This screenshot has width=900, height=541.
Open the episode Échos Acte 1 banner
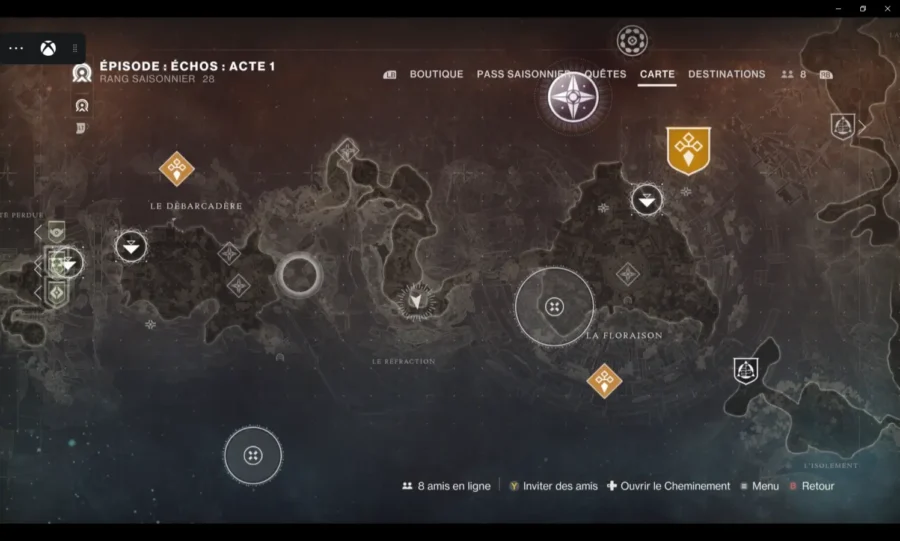186,67
